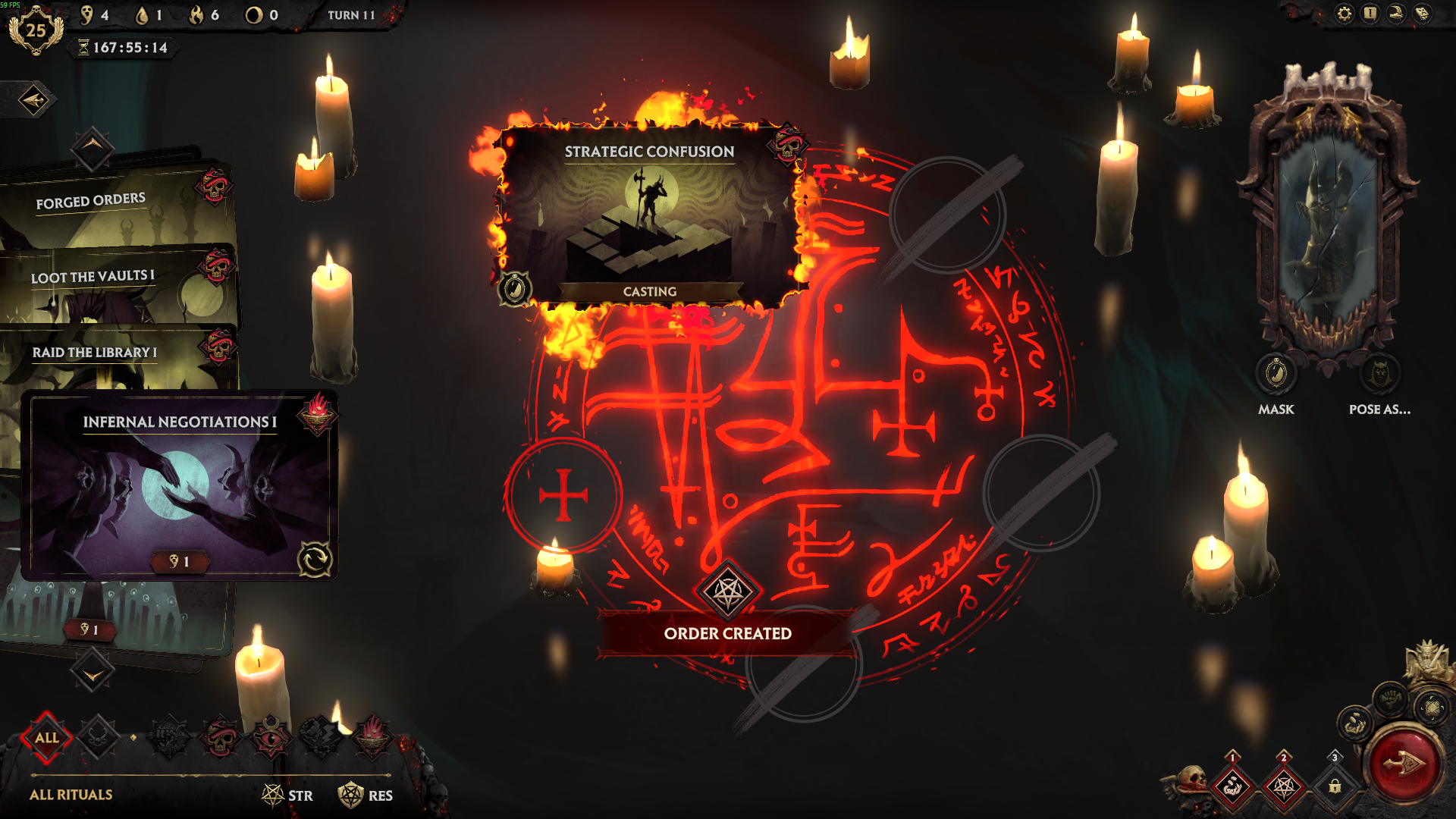Screen dimensions: 1456x819
Task: Filter rituals by the red eye category
Action: [271, 737]
